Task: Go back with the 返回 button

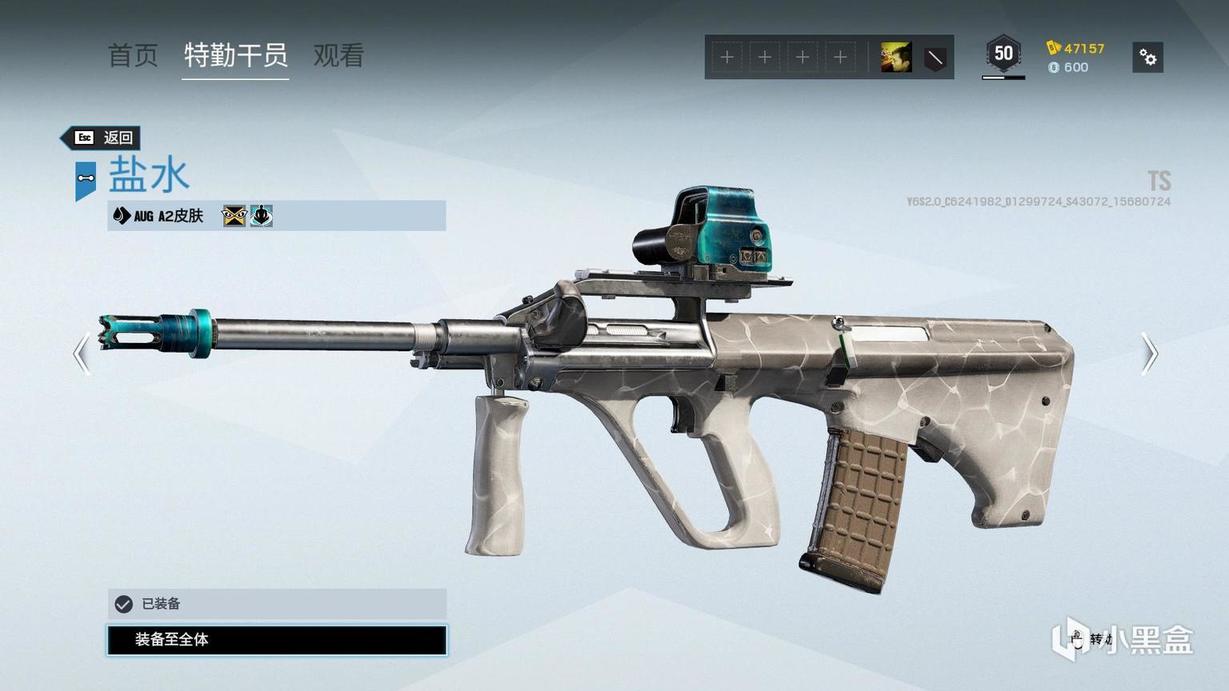Action: click(x=101, y=138)
